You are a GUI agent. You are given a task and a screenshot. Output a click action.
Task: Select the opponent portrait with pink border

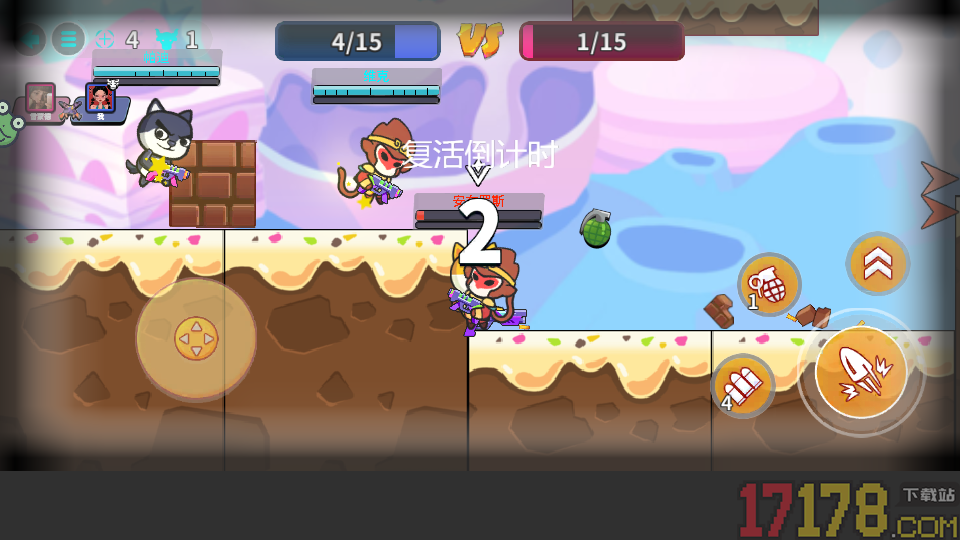pyautogui.click(x=41, y=98)
